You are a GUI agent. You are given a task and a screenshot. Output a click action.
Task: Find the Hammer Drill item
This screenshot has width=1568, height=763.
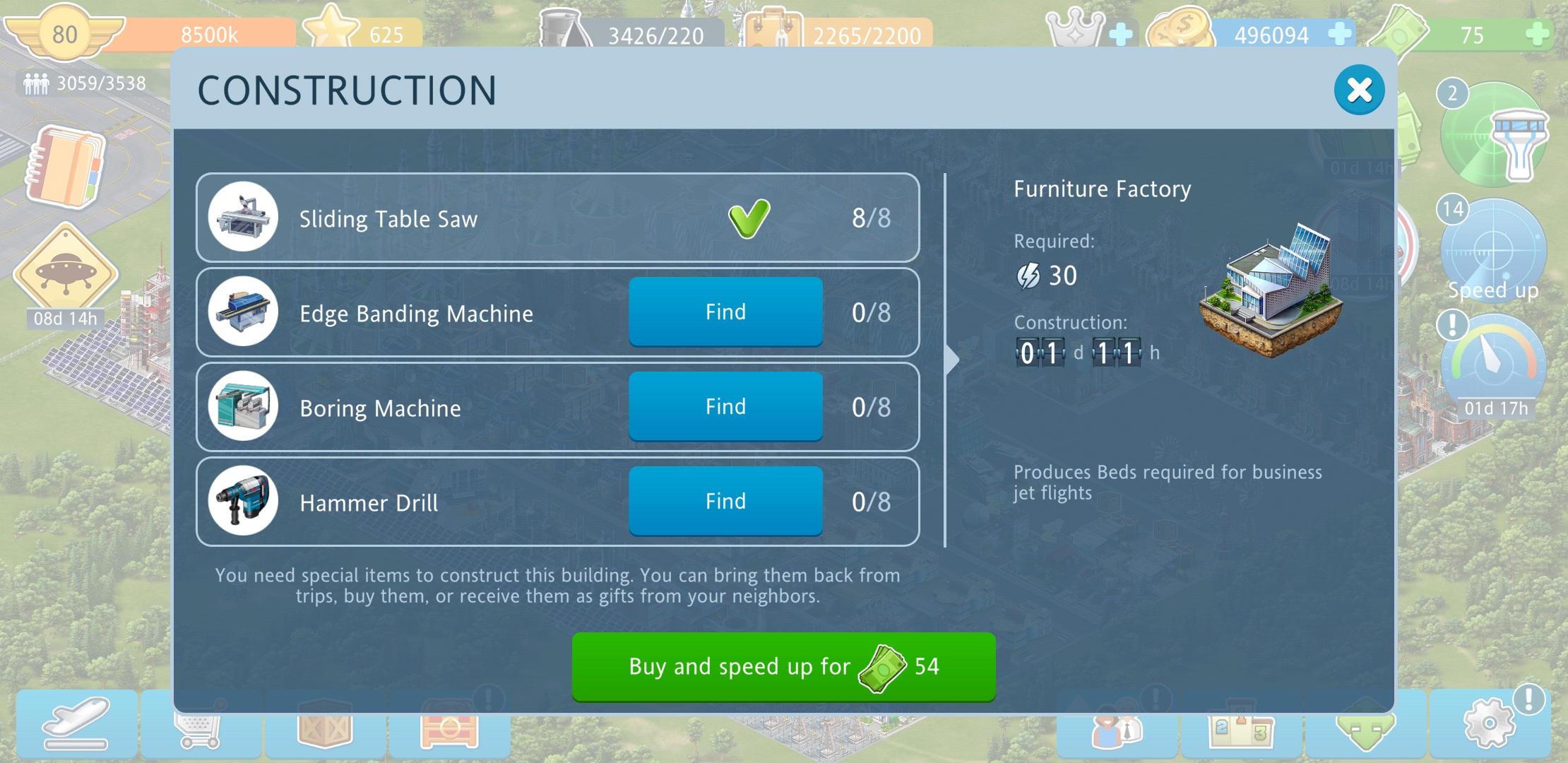click(x=725, y=501)
